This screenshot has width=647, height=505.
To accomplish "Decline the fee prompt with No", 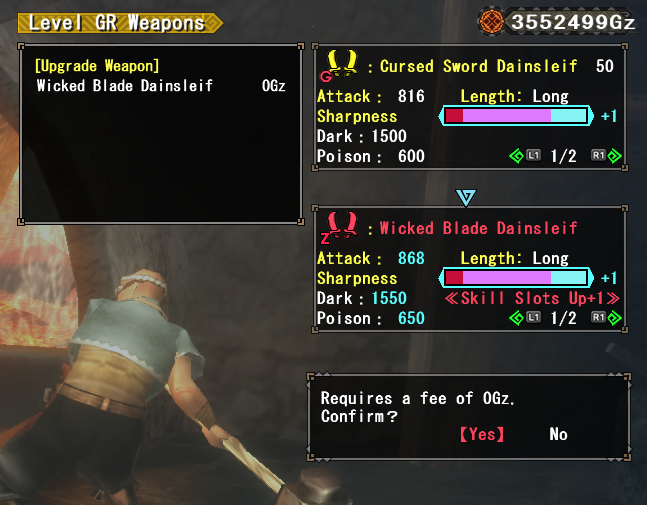I will click(x=558, y=434).
